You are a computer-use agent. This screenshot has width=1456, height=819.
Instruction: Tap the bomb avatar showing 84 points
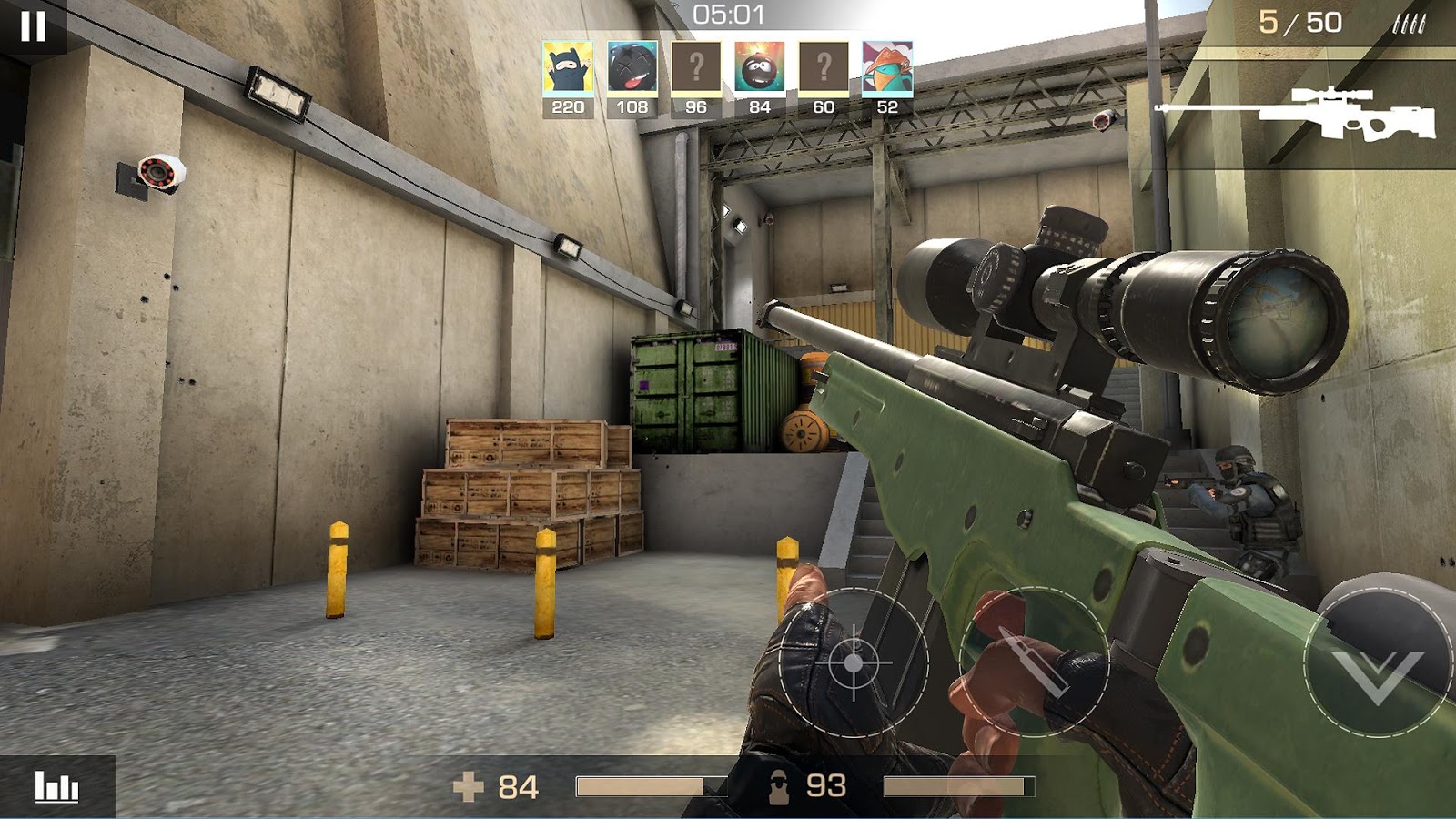pyautogui.click(x=759, y=68)
